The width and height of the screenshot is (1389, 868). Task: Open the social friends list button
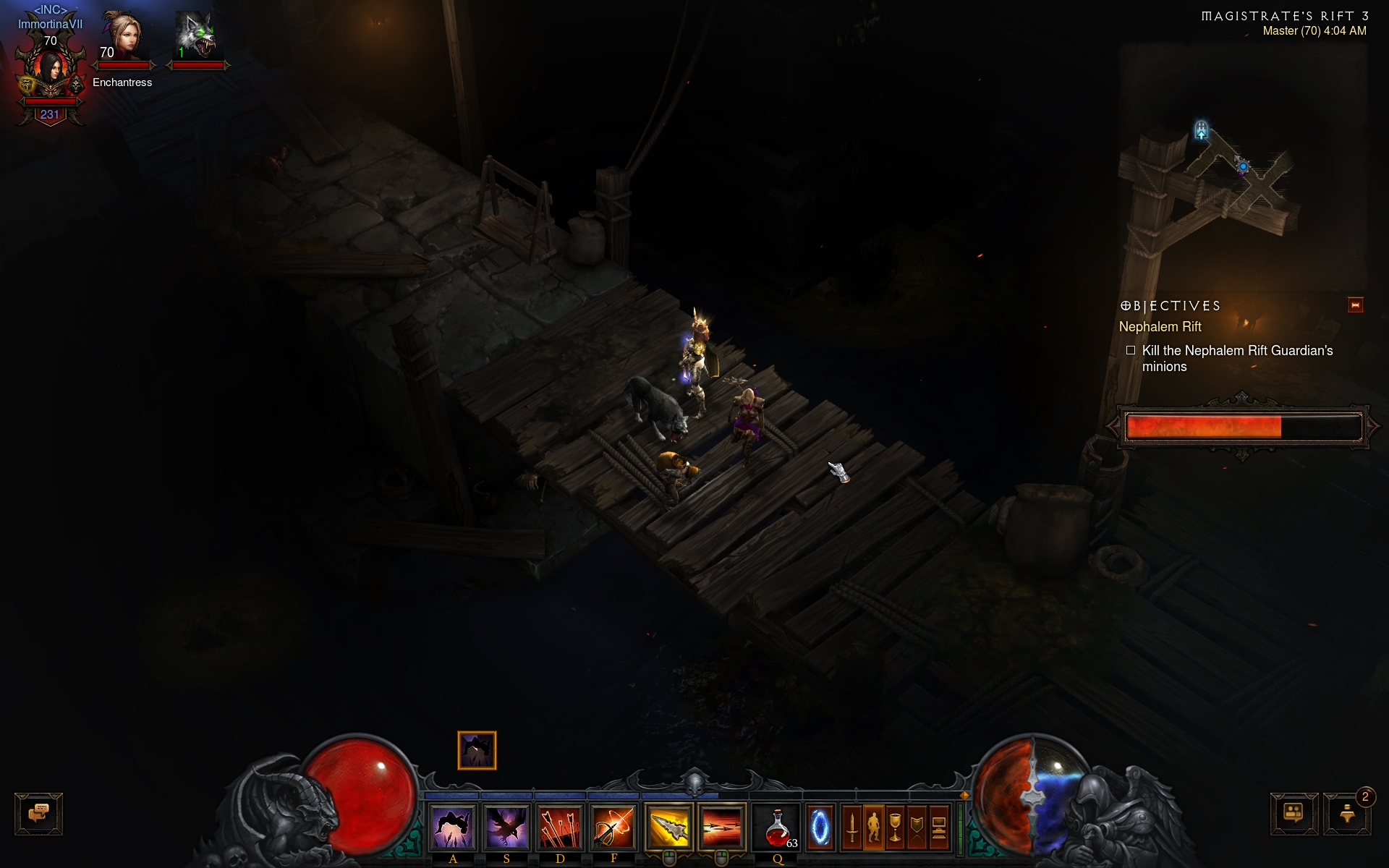[1294, 814]
